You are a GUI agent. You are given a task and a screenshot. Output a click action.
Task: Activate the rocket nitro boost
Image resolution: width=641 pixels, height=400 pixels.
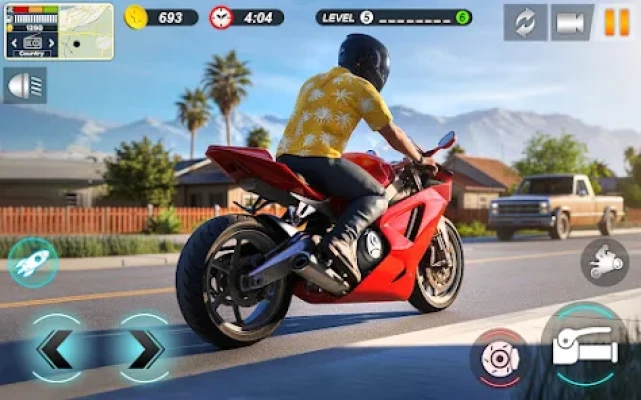point(32,263)
